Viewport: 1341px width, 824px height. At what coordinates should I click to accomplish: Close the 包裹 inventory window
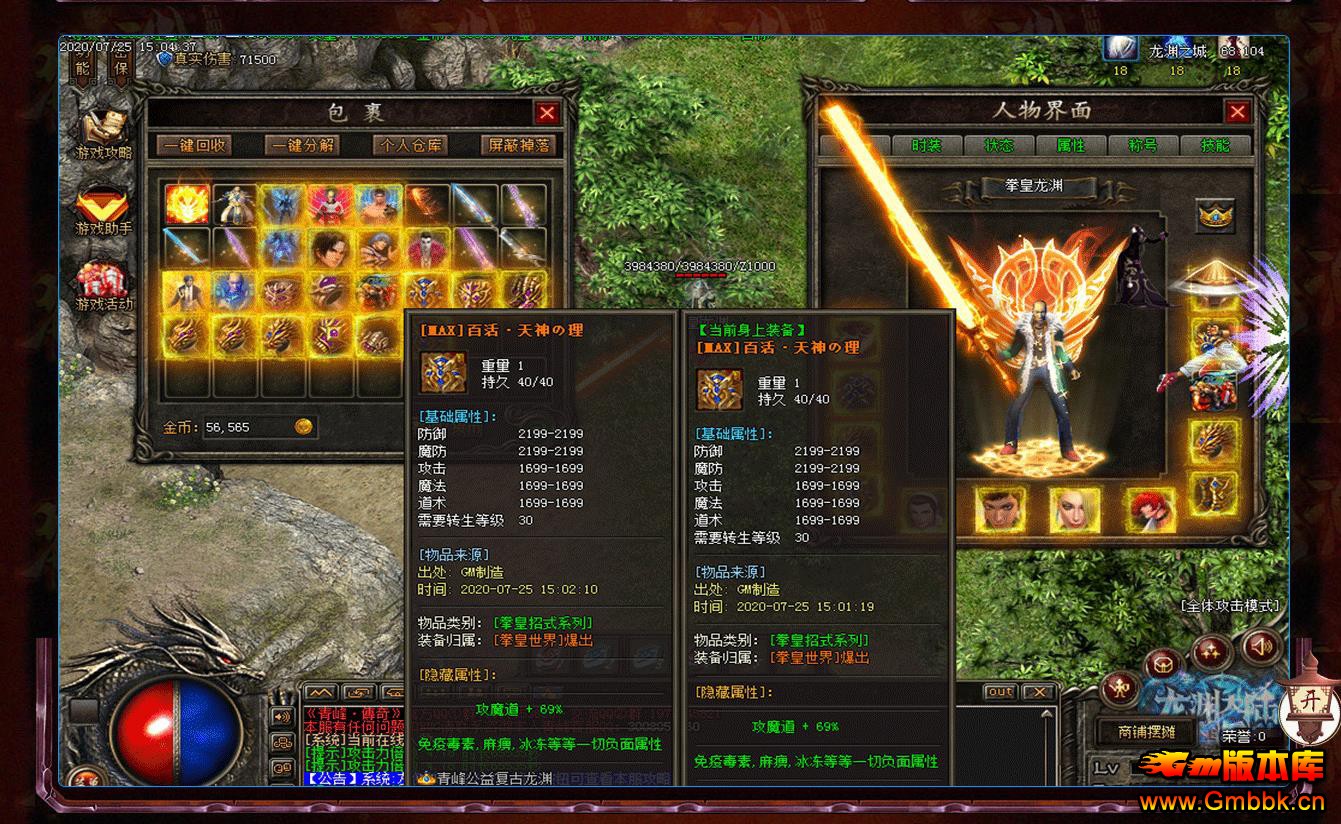[546, 113]
